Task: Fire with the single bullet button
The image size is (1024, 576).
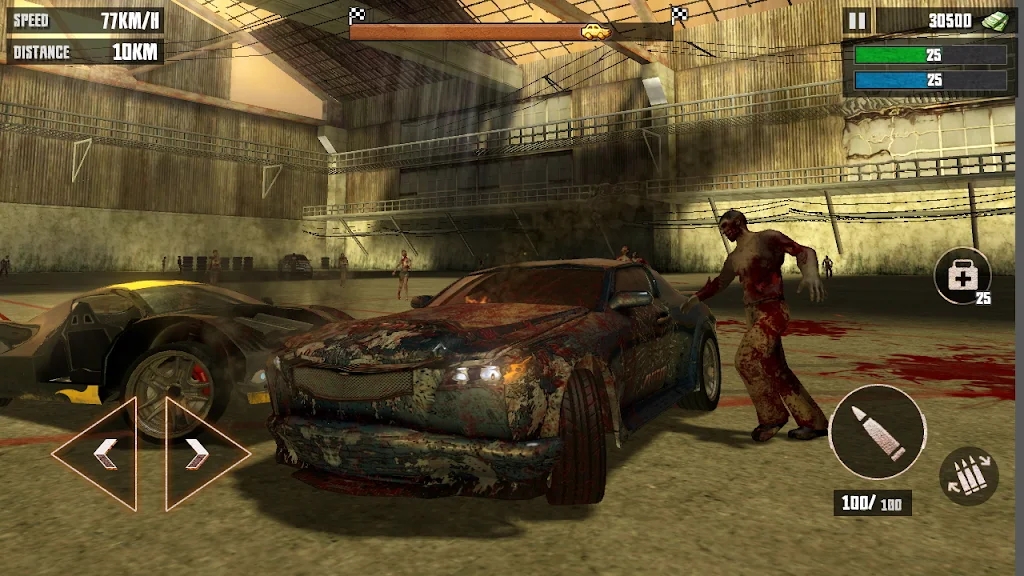Action: pos(877,432)
